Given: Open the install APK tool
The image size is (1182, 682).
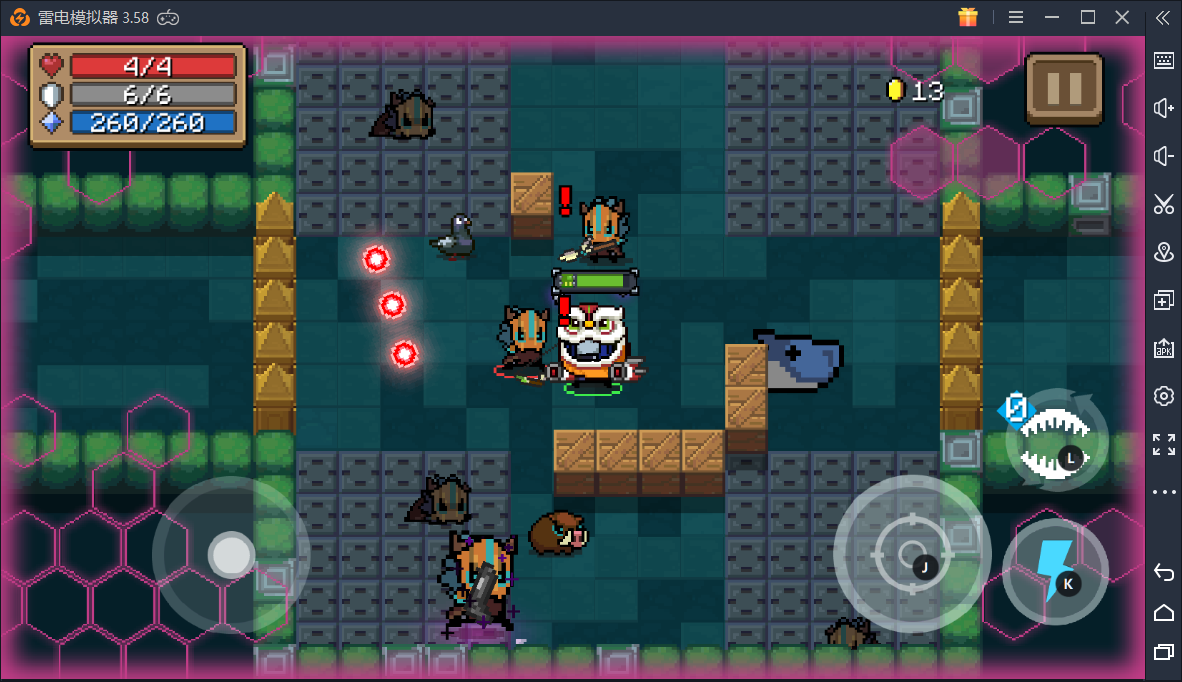Looking at the screenshot, I should click(x=1163, y=348).
